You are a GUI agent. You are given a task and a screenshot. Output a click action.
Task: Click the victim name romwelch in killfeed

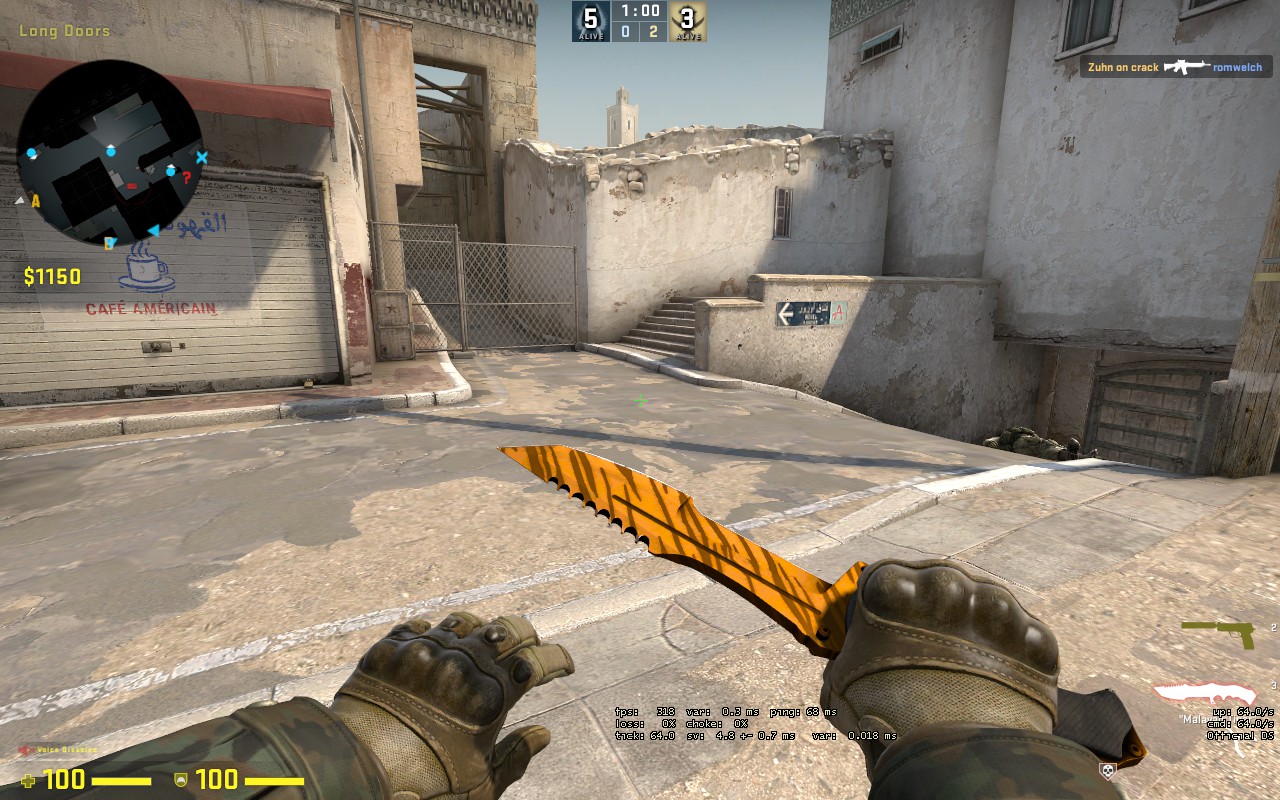(x=1240, y=66)
